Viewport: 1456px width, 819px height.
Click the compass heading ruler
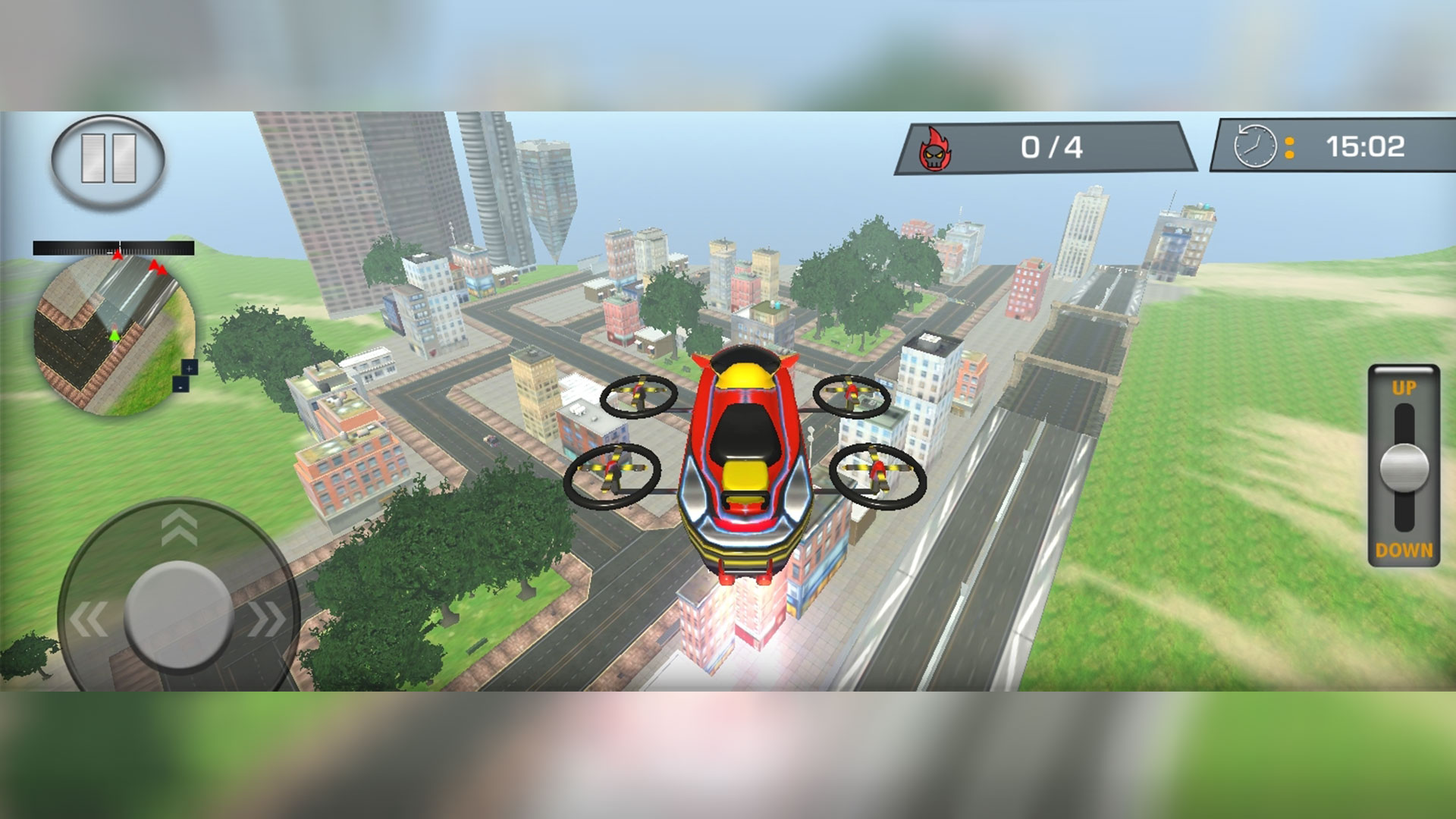112,245
